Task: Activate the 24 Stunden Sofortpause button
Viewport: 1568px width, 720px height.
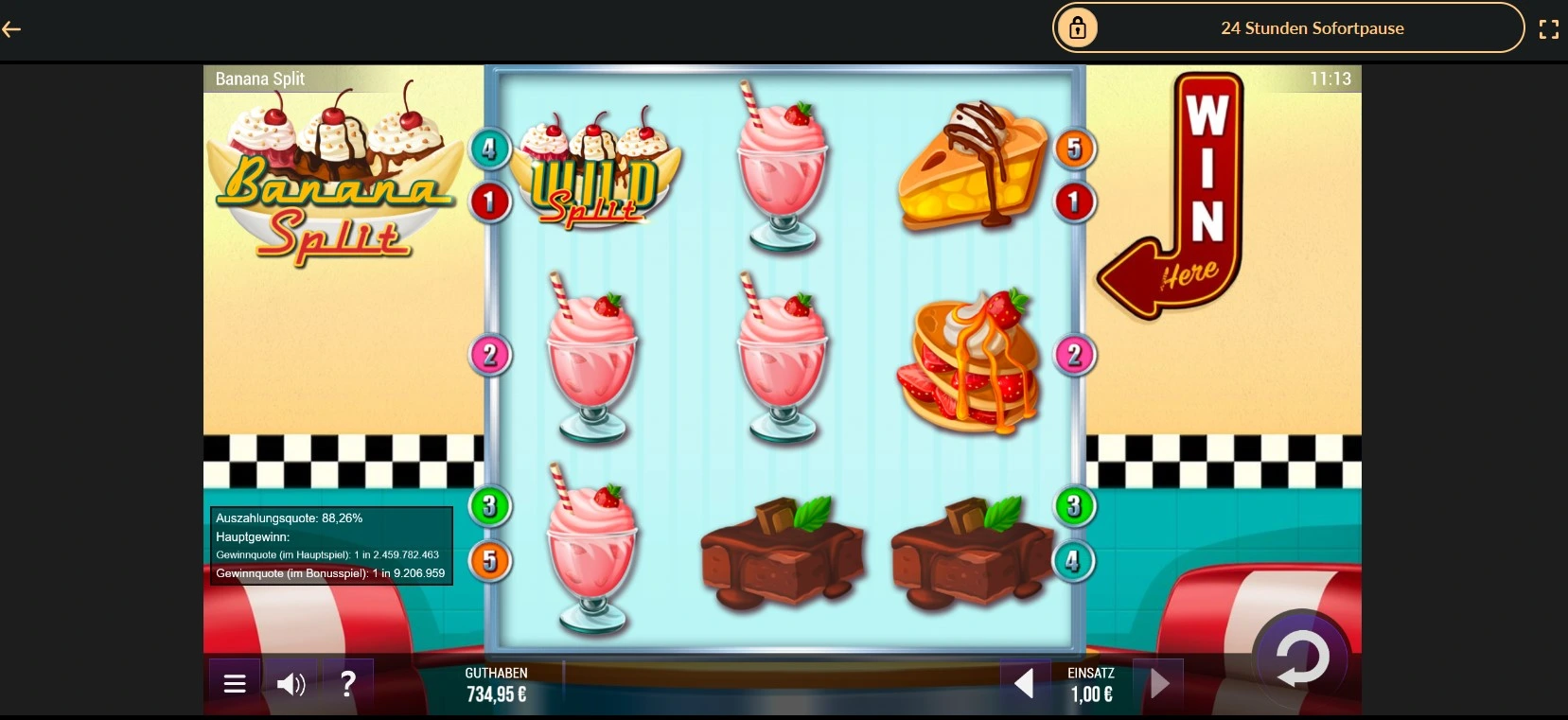Action: tap(1313, 27)
